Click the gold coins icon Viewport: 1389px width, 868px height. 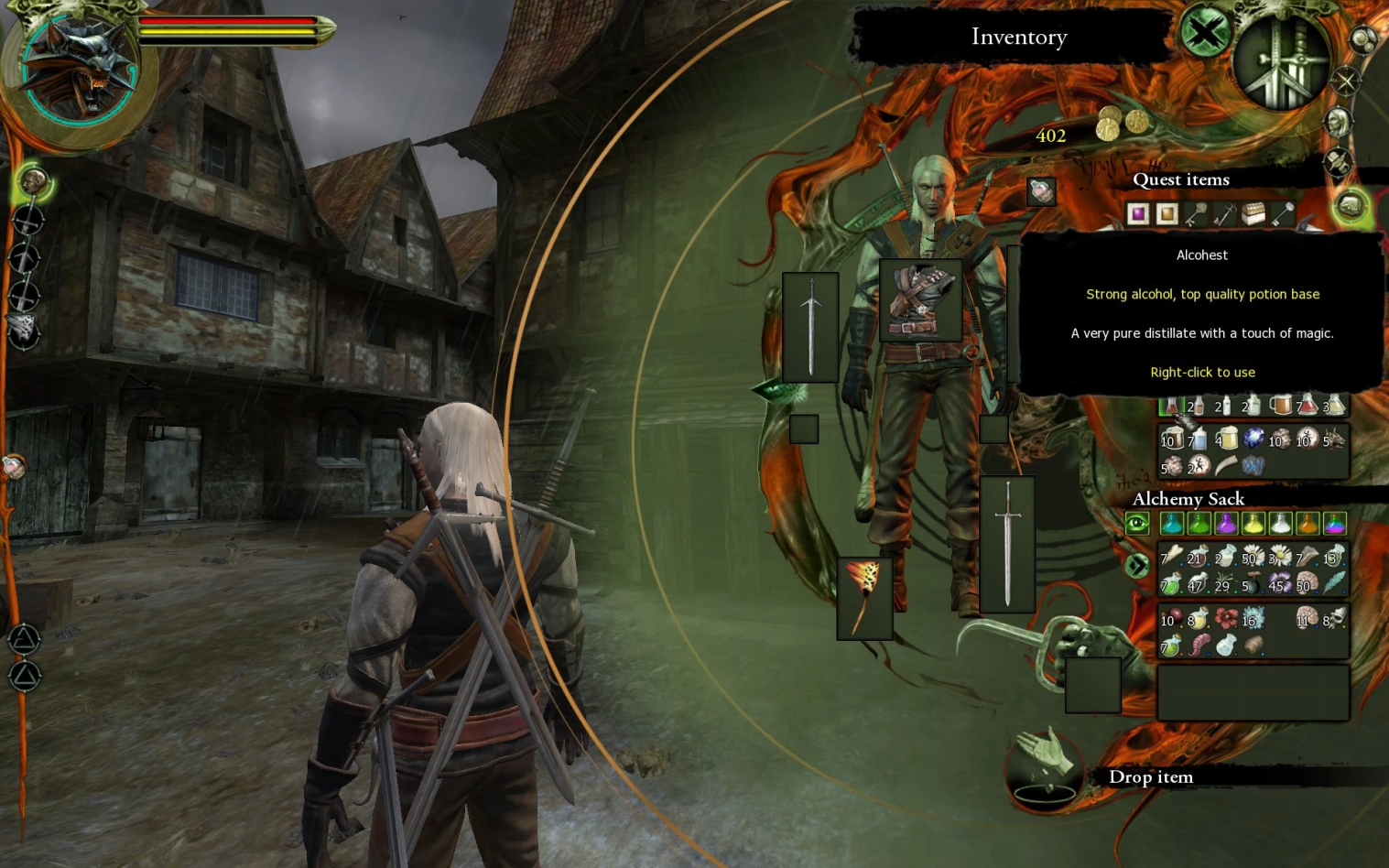pos(1123,124)
